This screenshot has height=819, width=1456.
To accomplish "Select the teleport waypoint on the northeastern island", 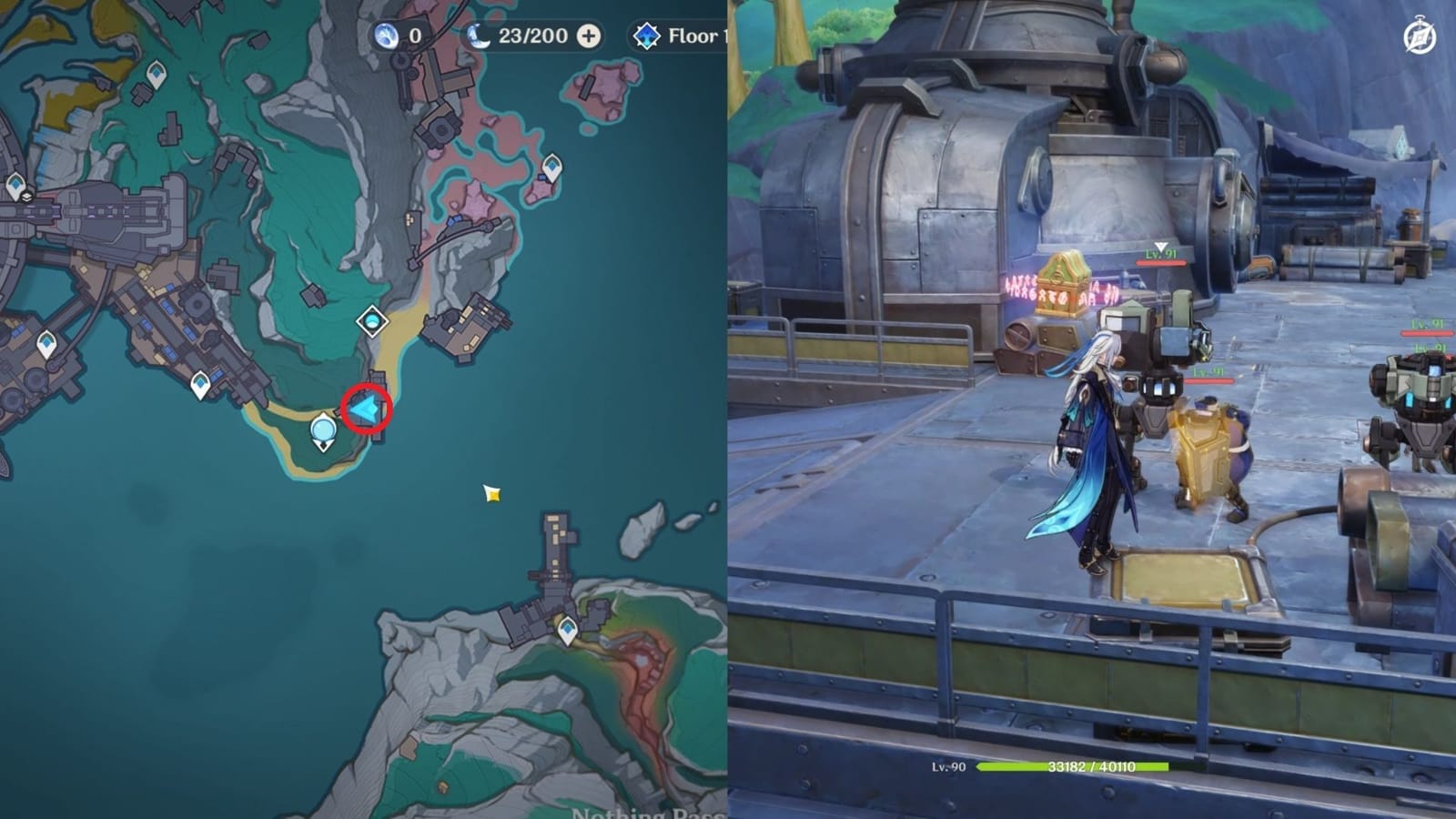I will coord(552,167).
